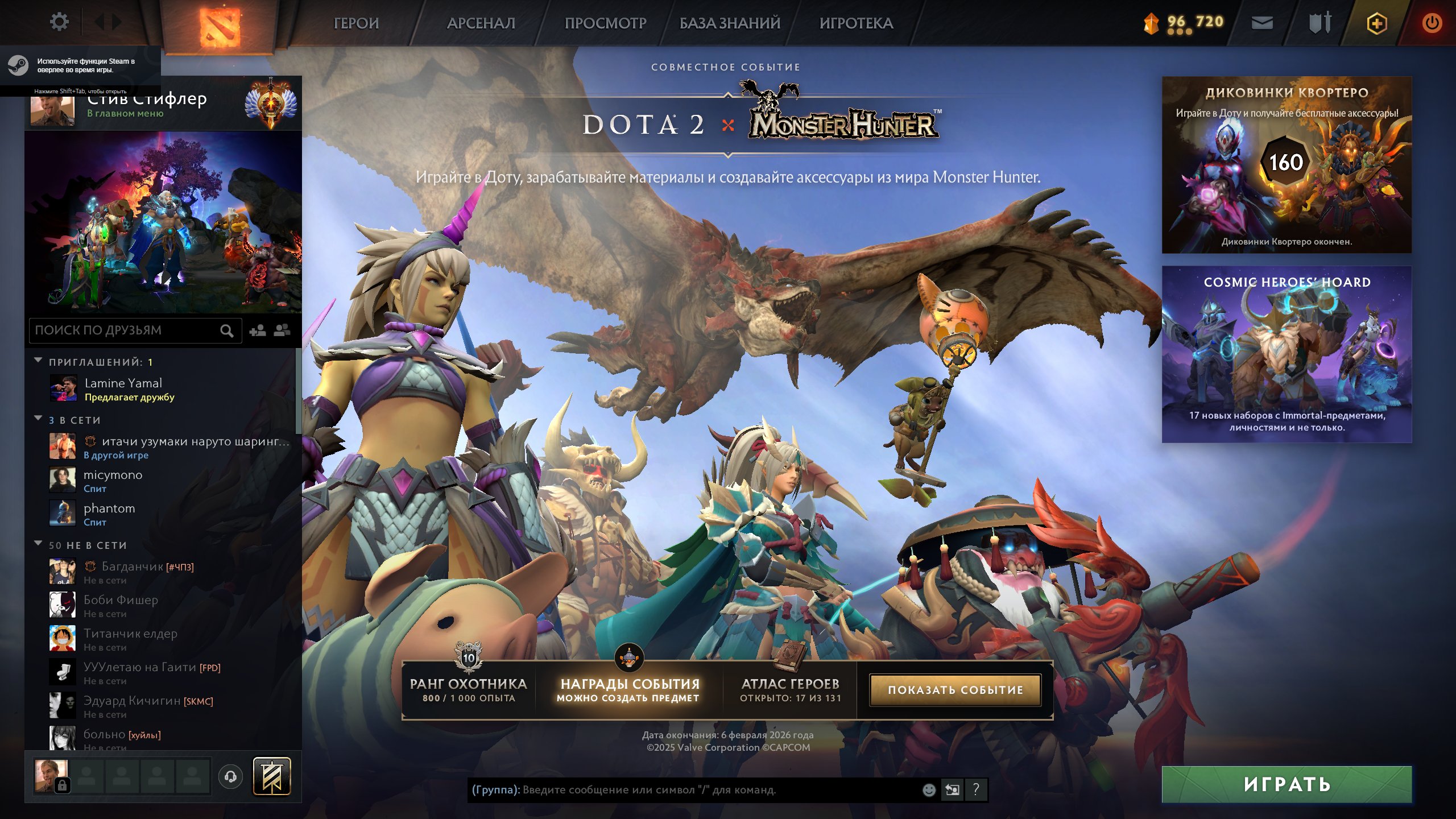Click the add friend icon near friend search
Image resolution: width=1456 pixels, height=819 pixels.
[258, 330]
